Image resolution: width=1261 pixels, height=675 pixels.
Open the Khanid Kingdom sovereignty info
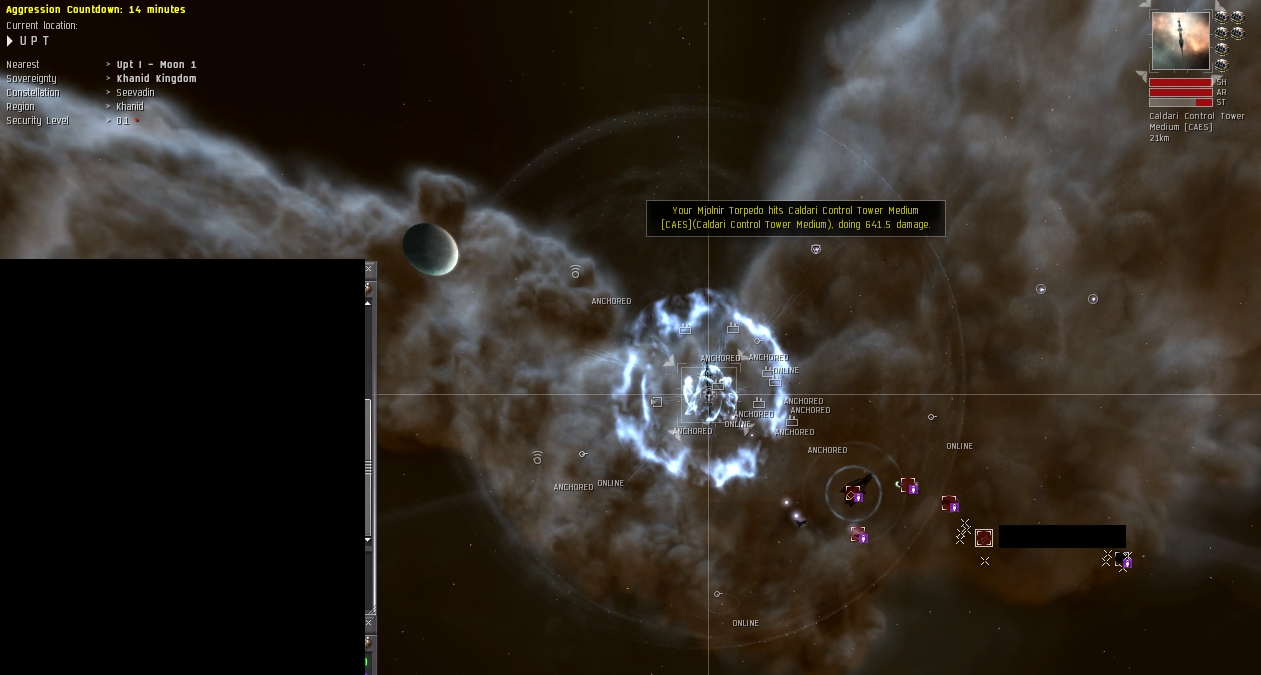[156, 79]
